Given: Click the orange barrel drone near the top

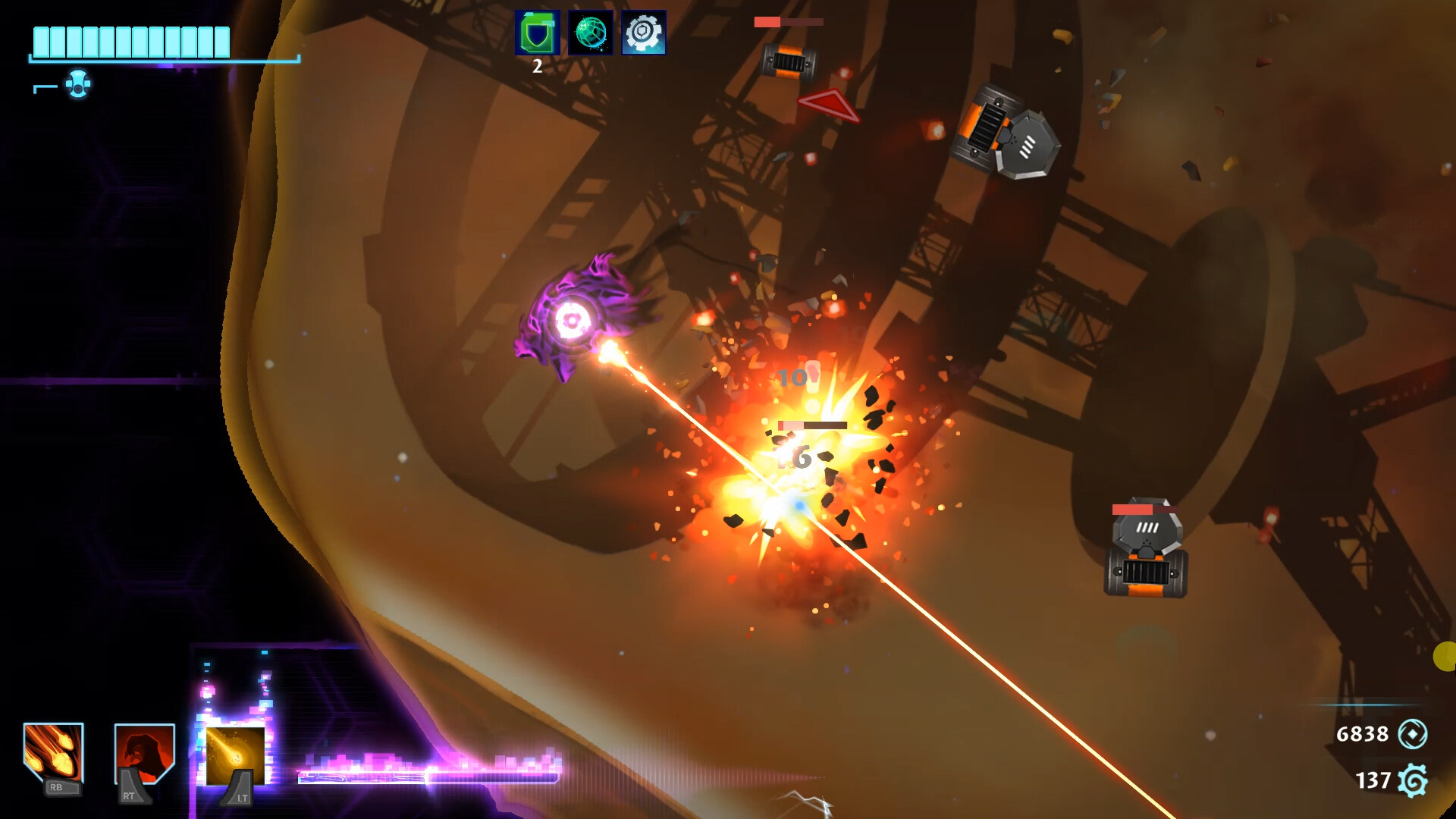Looking at the screenshot, I should [789, 59].
